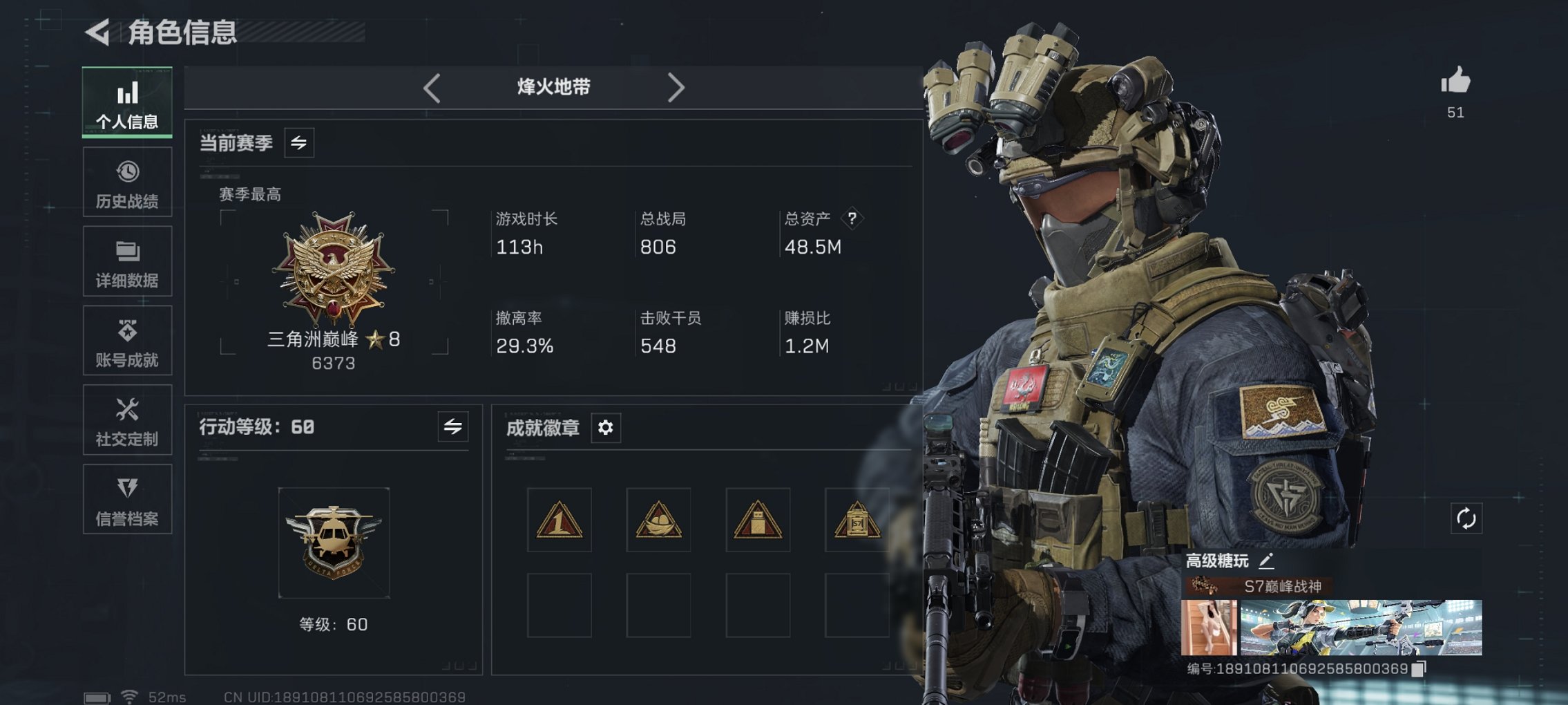Click left arrow to switch from 烽火地带

click(432, 87)
